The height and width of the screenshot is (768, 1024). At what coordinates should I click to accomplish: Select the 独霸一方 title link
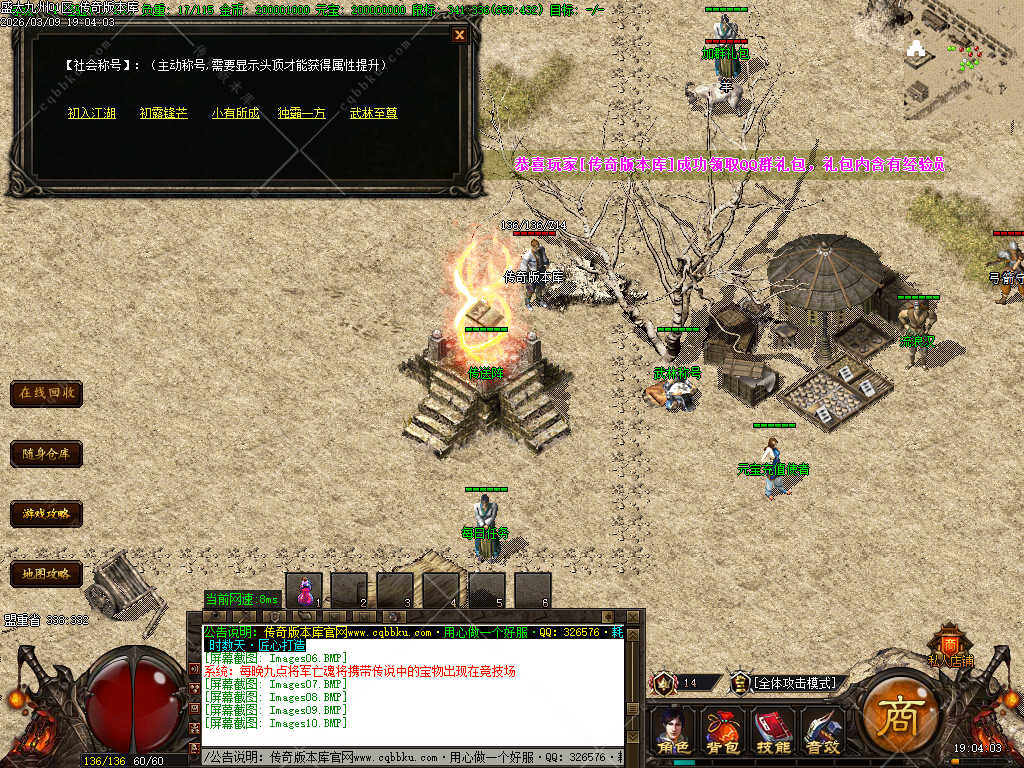pos(301,113)
